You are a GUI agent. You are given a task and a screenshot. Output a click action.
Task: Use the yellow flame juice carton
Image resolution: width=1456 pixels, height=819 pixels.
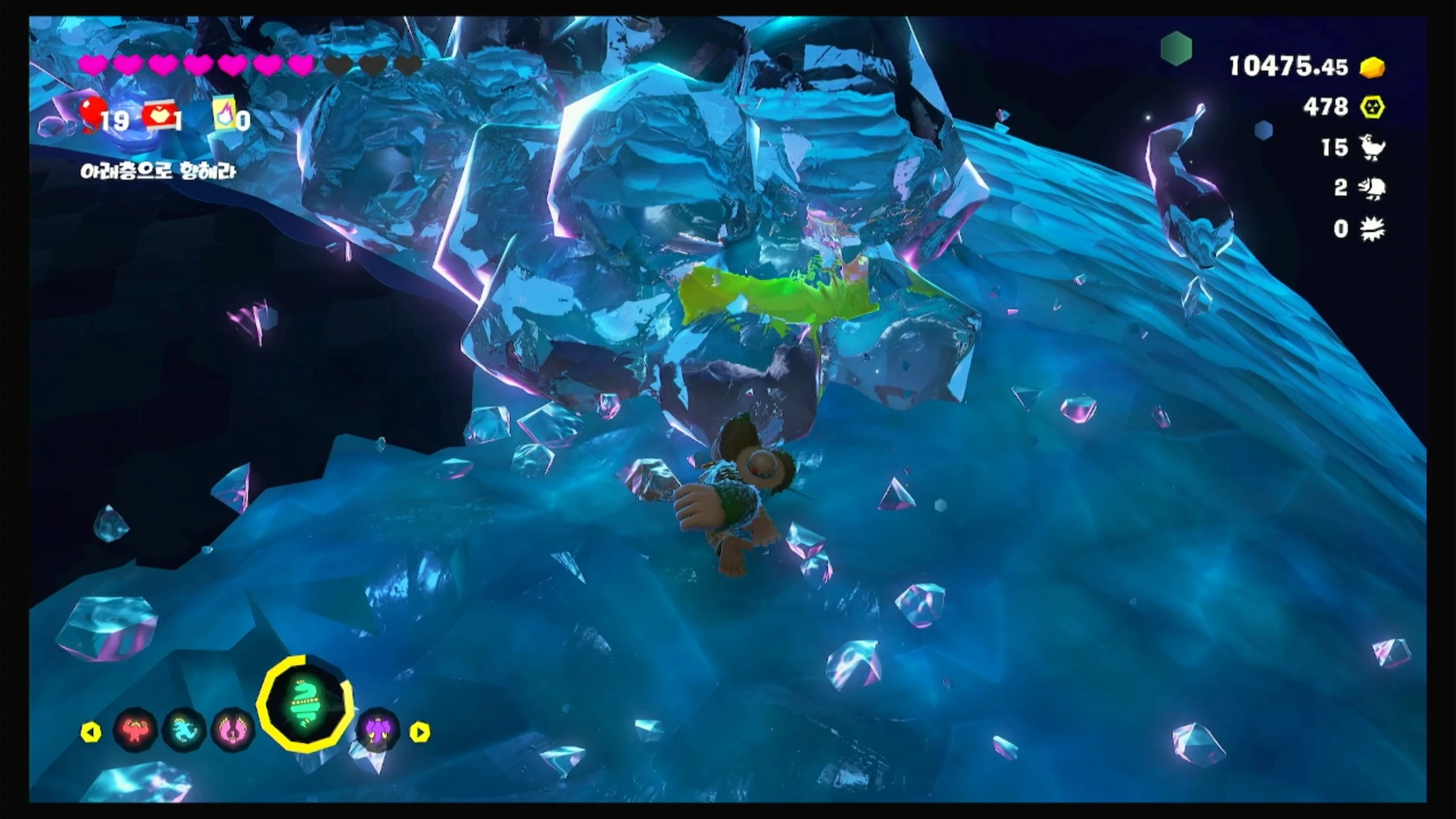point(223,118)
